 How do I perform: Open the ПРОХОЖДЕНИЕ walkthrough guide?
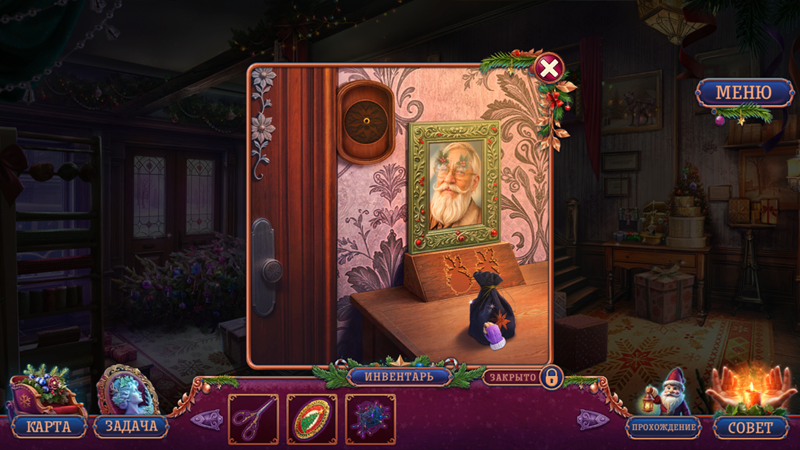coord(663,427)
